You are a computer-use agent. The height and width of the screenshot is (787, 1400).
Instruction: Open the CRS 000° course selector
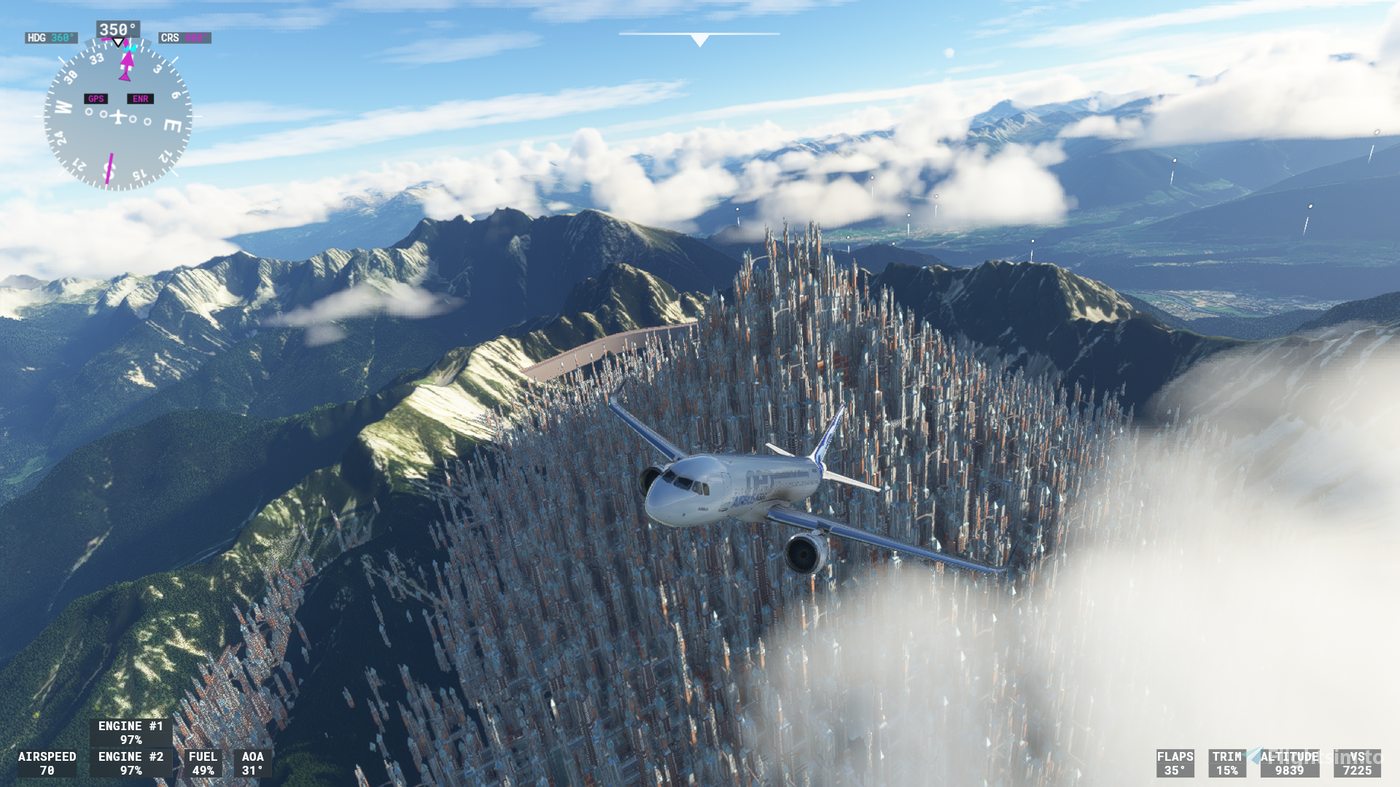(x=185, y=35)
